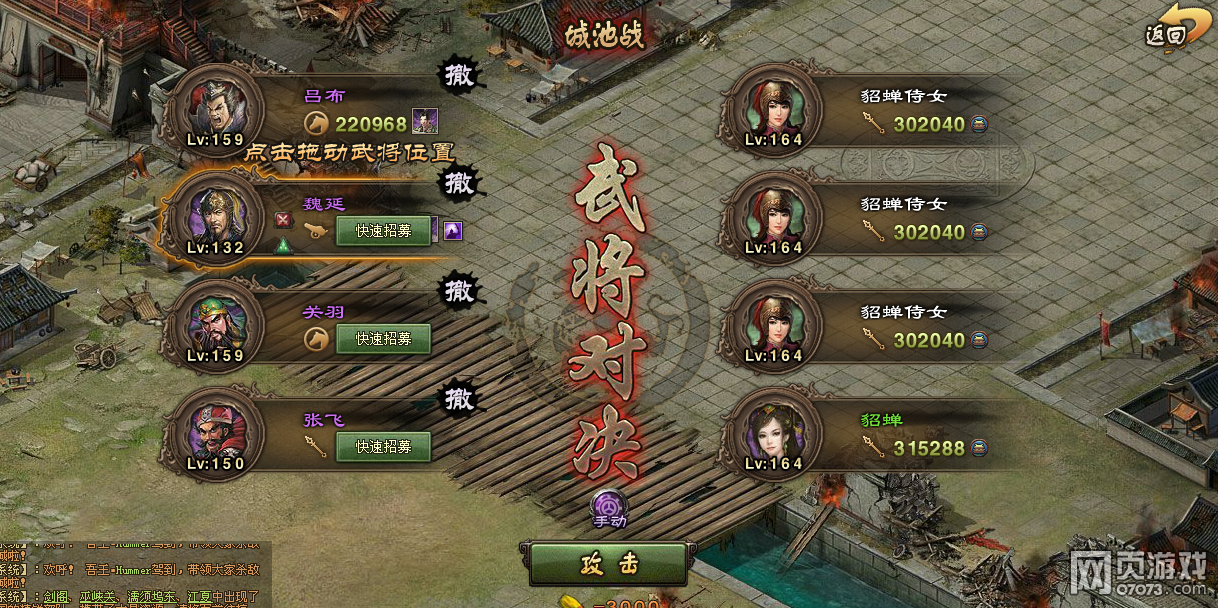Toggle the 手动 manual battle mode

click(x=609, y=508)
